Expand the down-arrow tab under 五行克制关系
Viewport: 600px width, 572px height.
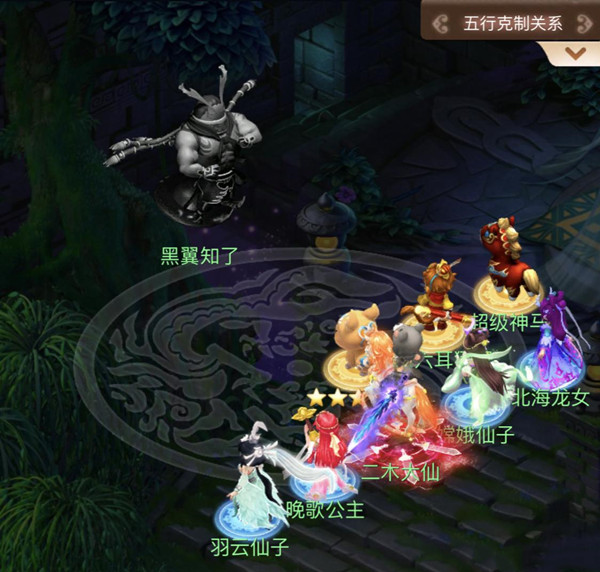(x=575, y=53)
